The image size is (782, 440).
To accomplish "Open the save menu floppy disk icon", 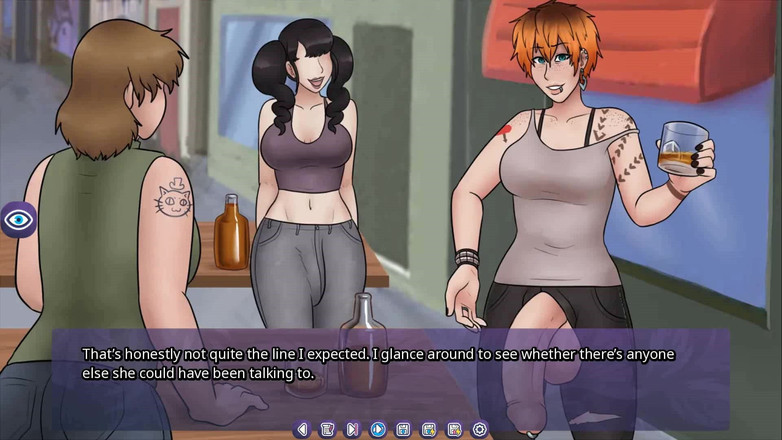I will (x=403, y=429).
